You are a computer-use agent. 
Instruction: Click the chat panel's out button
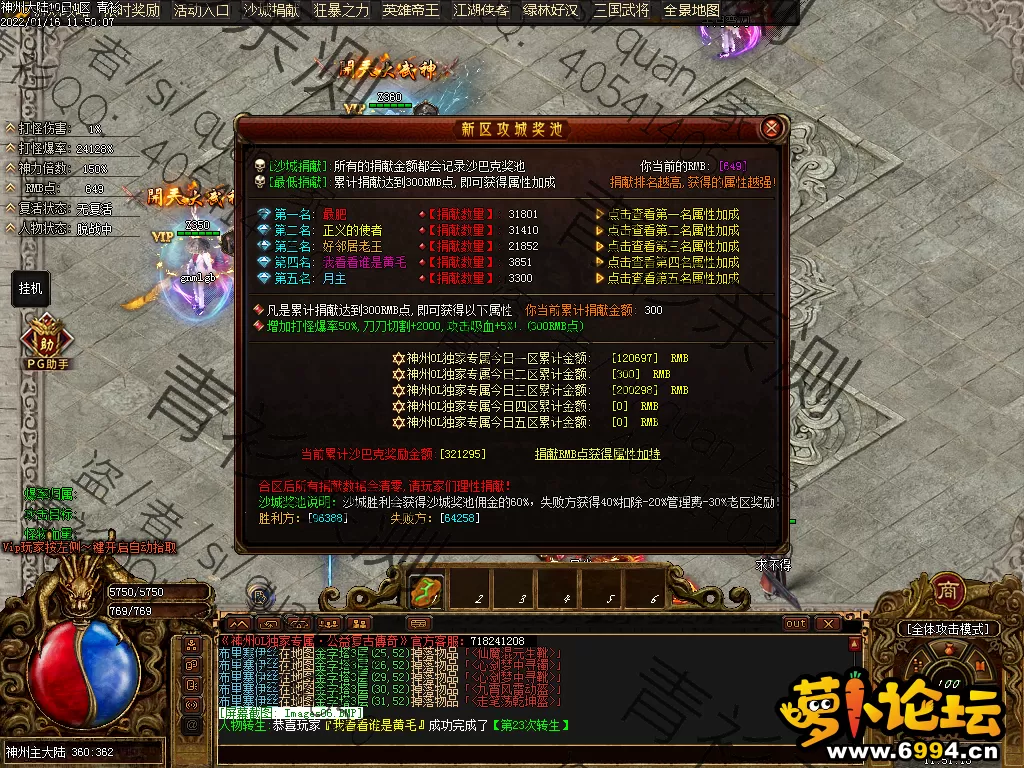(796, 624)
